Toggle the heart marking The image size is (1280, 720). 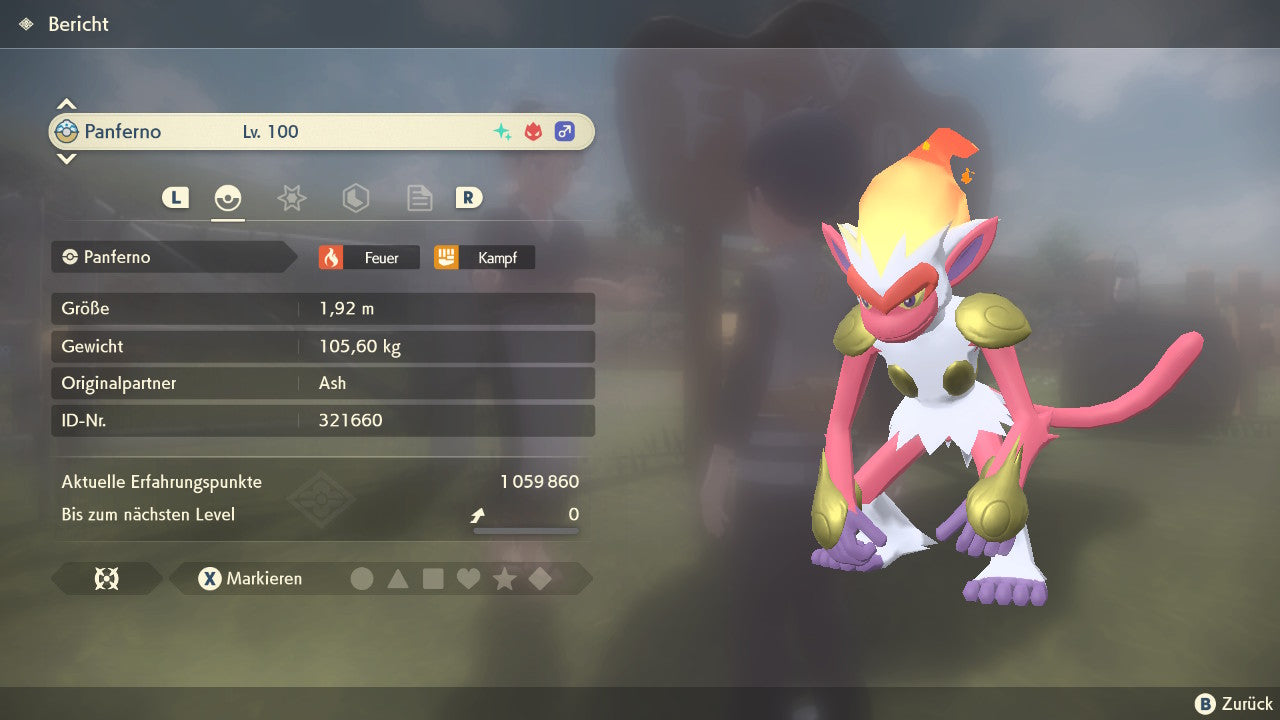469,578
